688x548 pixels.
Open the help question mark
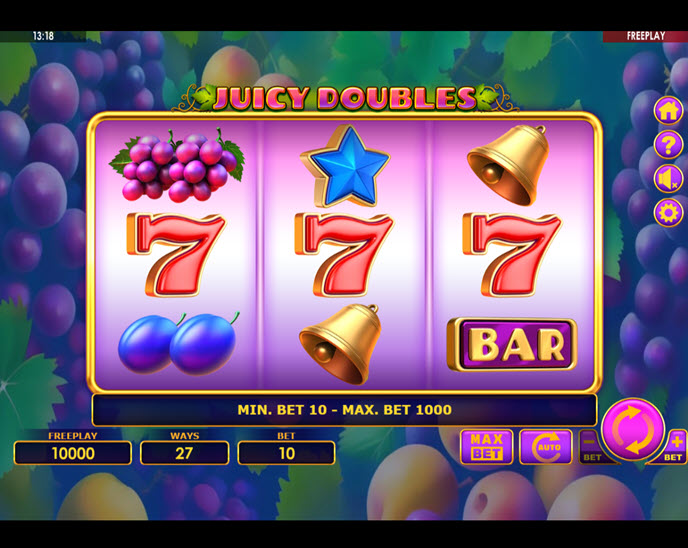click(x=668, y=144)
